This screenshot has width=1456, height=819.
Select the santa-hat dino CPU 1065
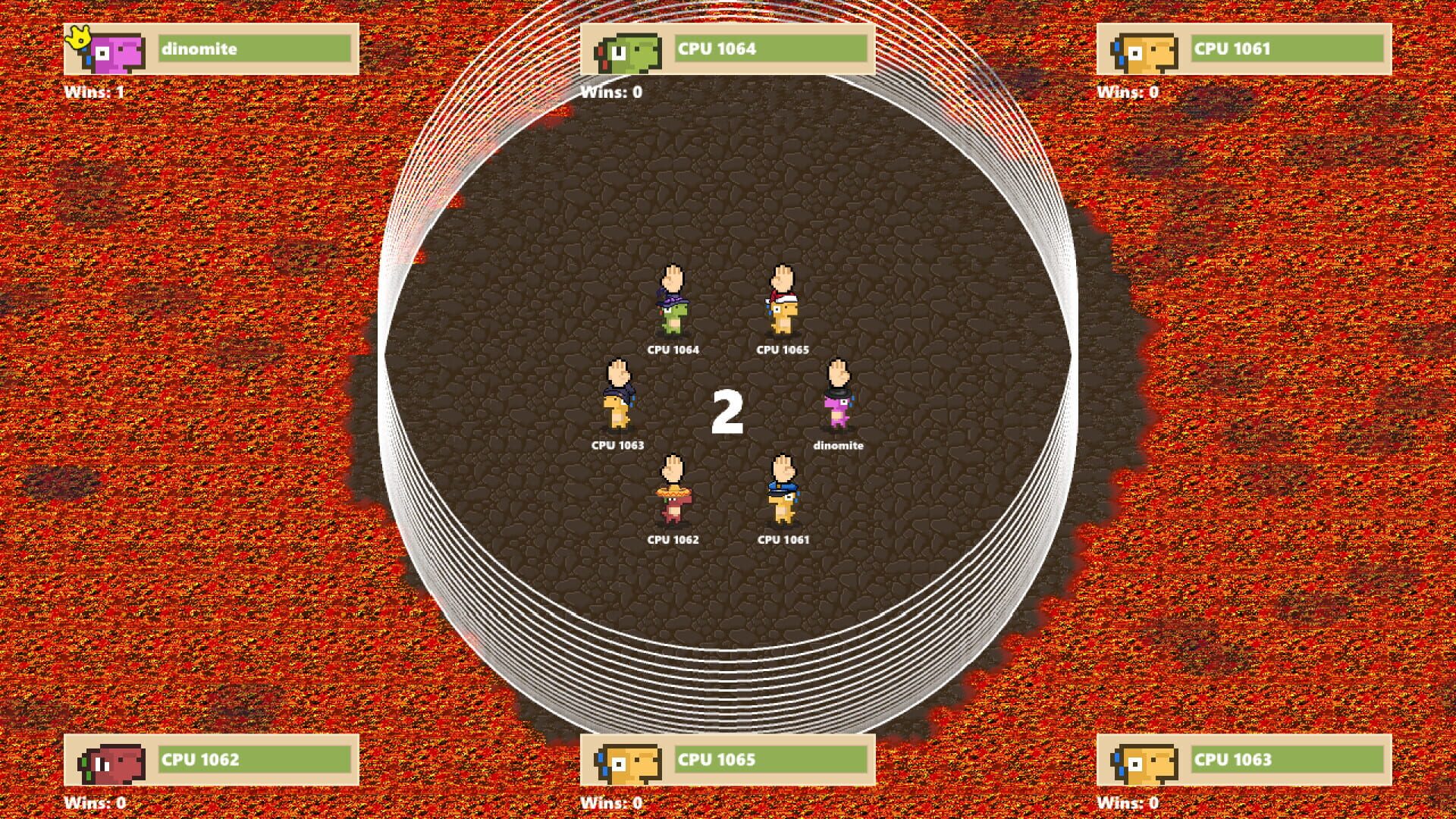(x=783, y=315)
